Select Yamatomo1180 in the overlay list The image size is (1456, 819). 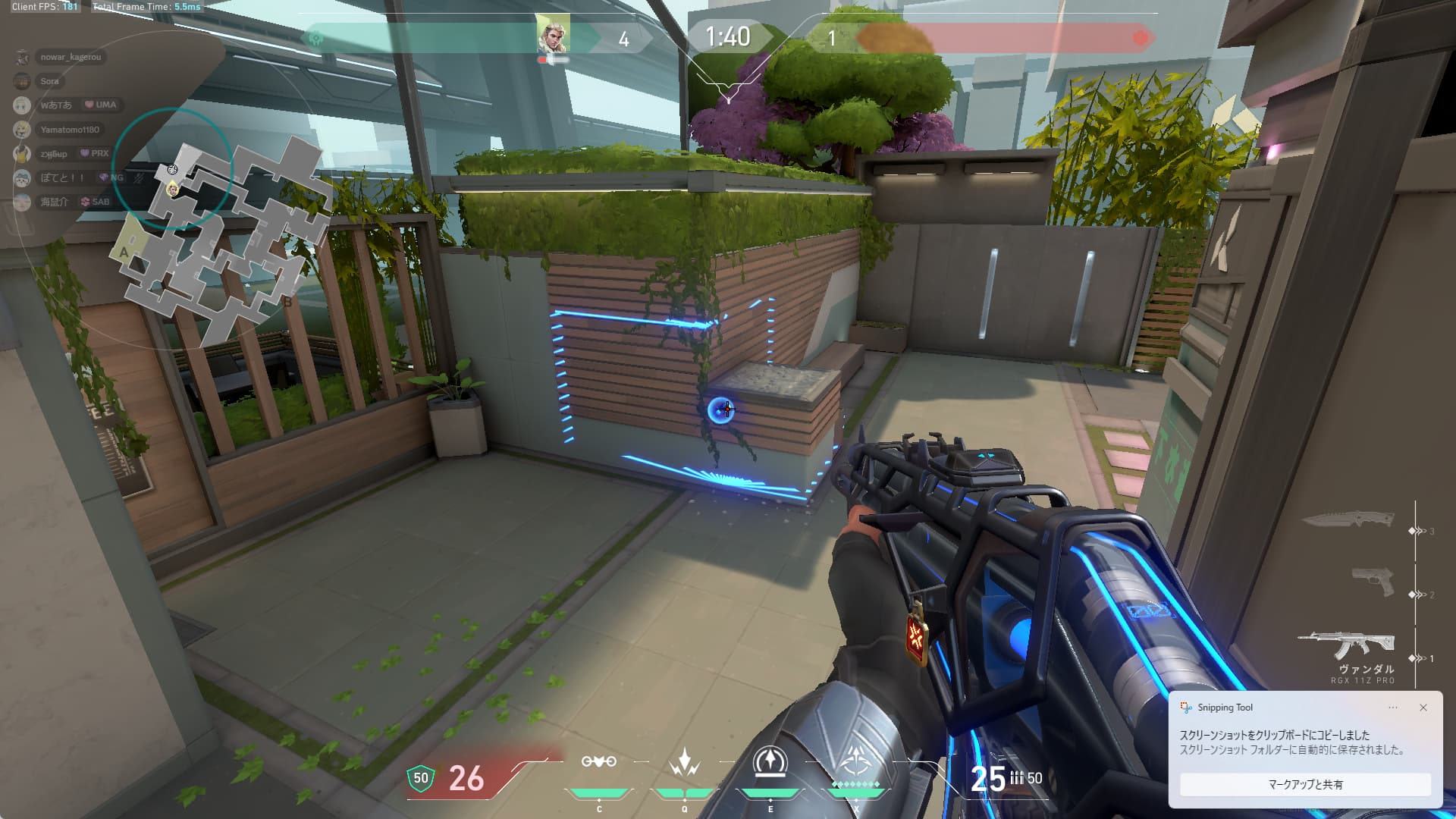[x=69, y=130]
